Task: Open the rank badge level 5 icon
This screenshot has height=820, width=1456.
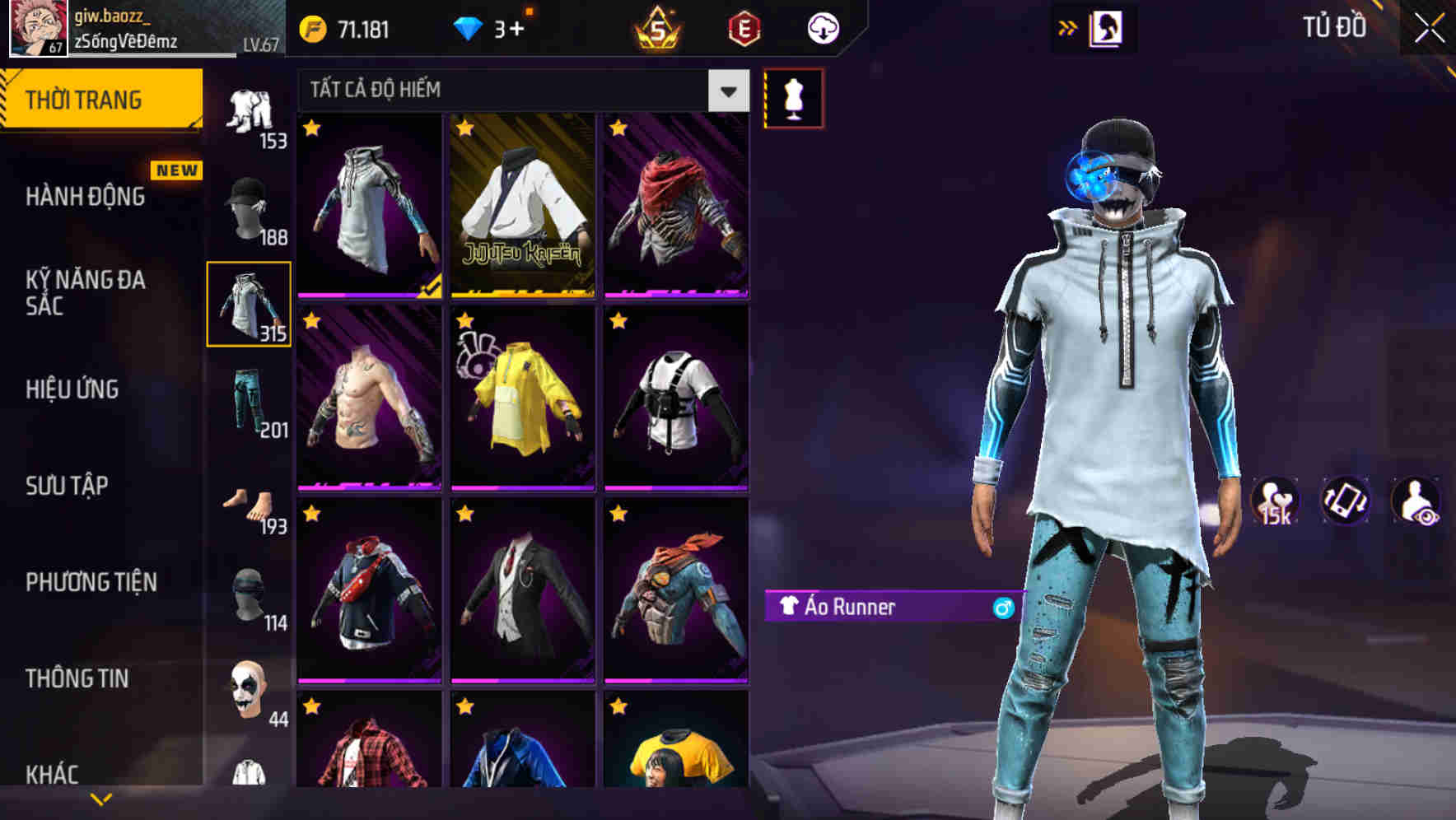Action: 656,28
